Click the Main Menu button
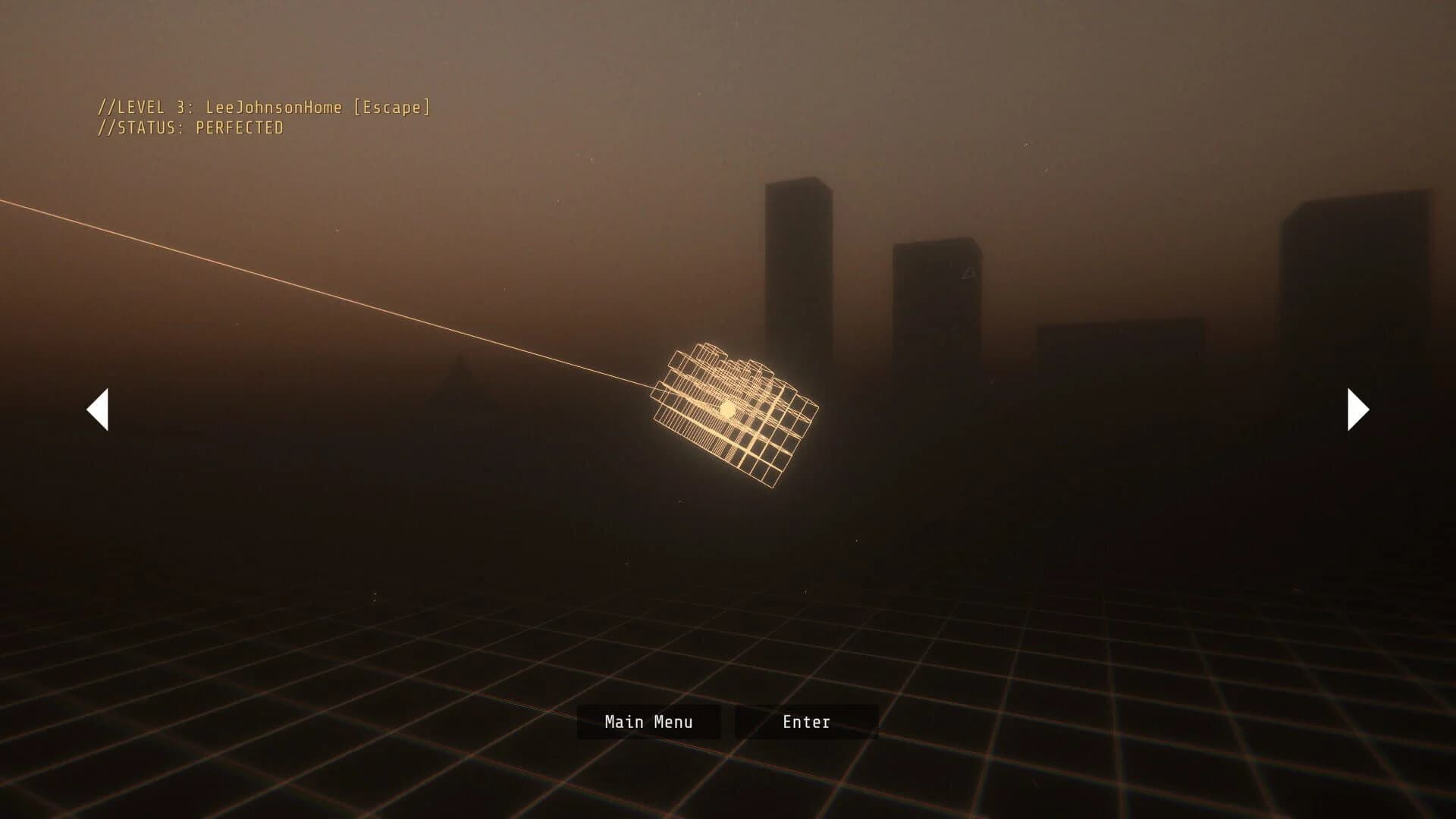 648,721
